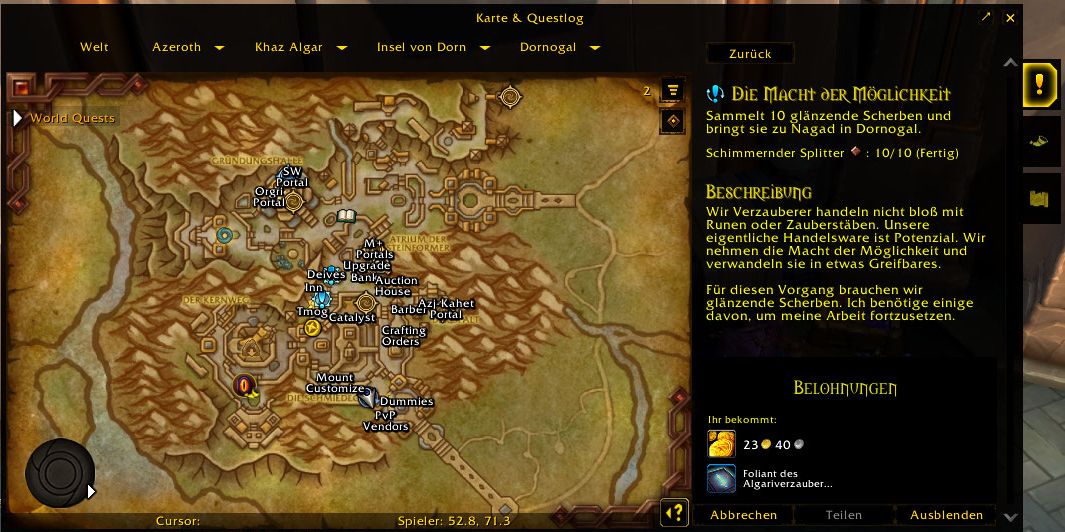
Task: Expand the World Quests list
Action: tap(17, 118)
